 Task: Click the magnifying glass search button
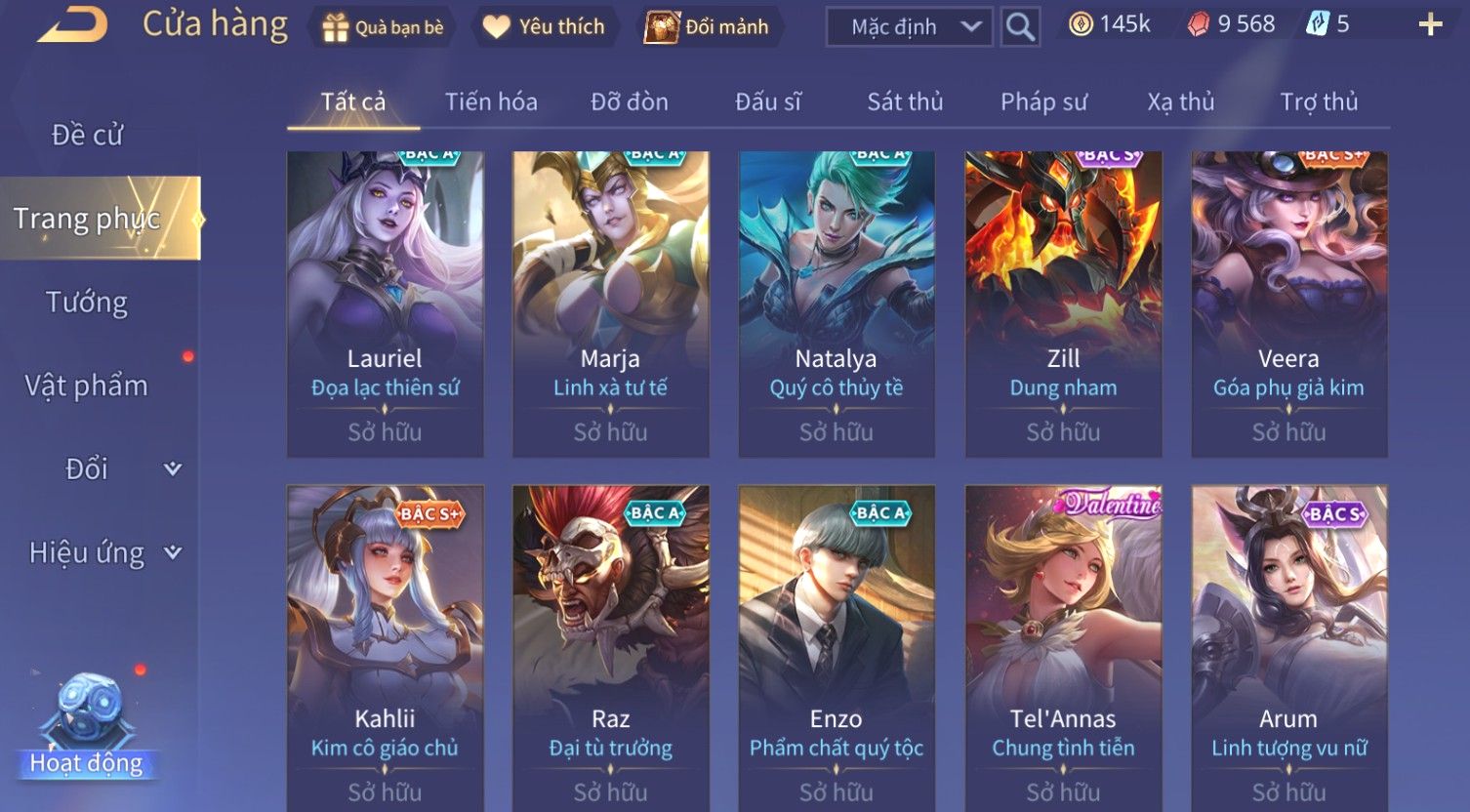click(1020, 27)
